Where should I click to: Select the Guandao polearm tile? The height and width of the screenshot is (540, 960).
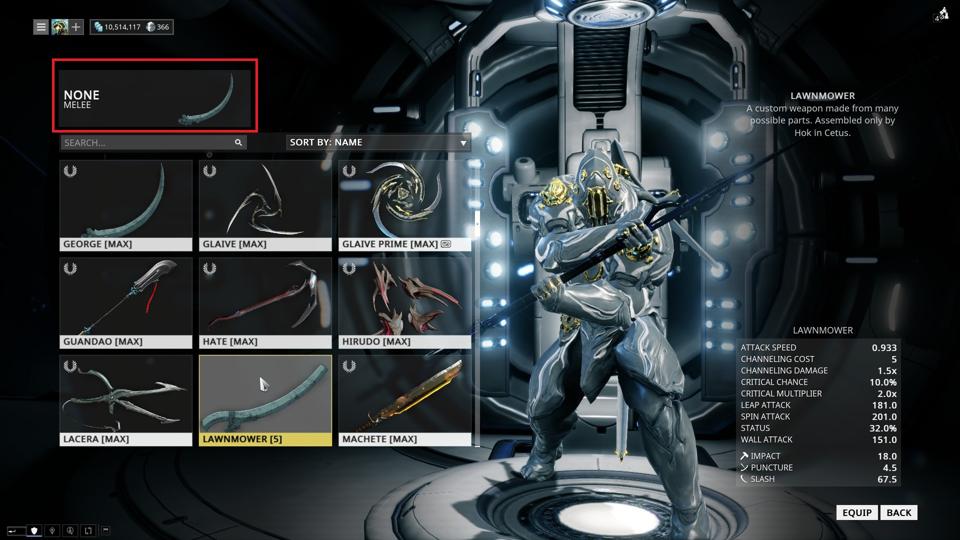click(126, 302)
